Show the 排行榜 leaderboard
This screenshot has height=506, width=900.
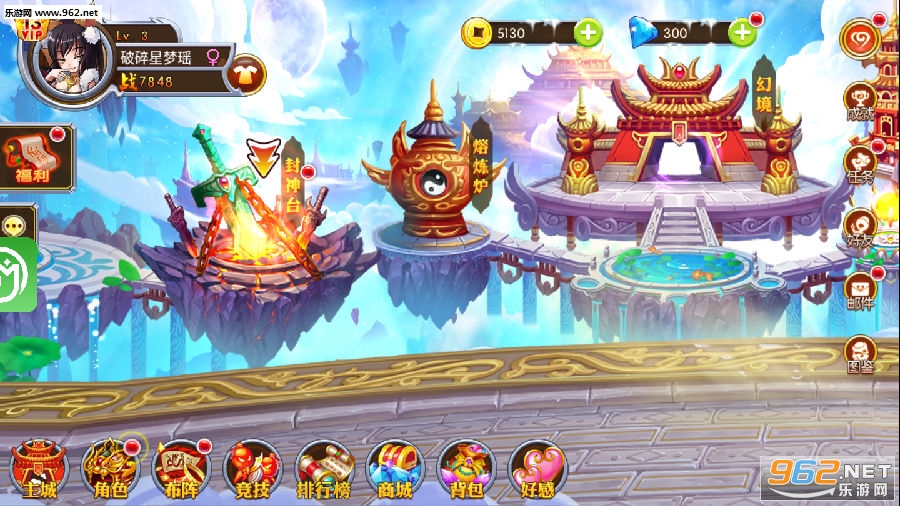tap(324, 468)
